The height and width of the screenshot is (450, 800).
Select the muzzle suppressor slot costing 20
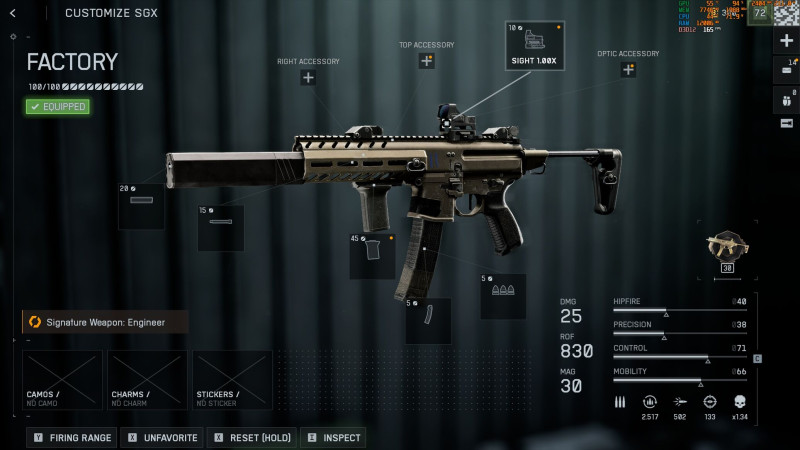pyautogui.click(x=142, y=207)
